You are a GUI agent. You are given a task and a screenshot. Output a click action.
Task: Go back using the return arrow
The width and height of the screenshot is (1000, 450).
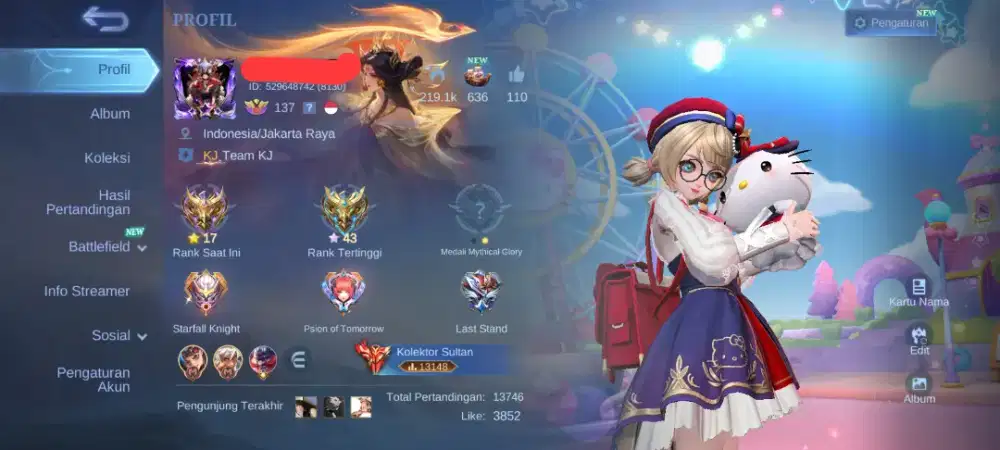[105, 18]
